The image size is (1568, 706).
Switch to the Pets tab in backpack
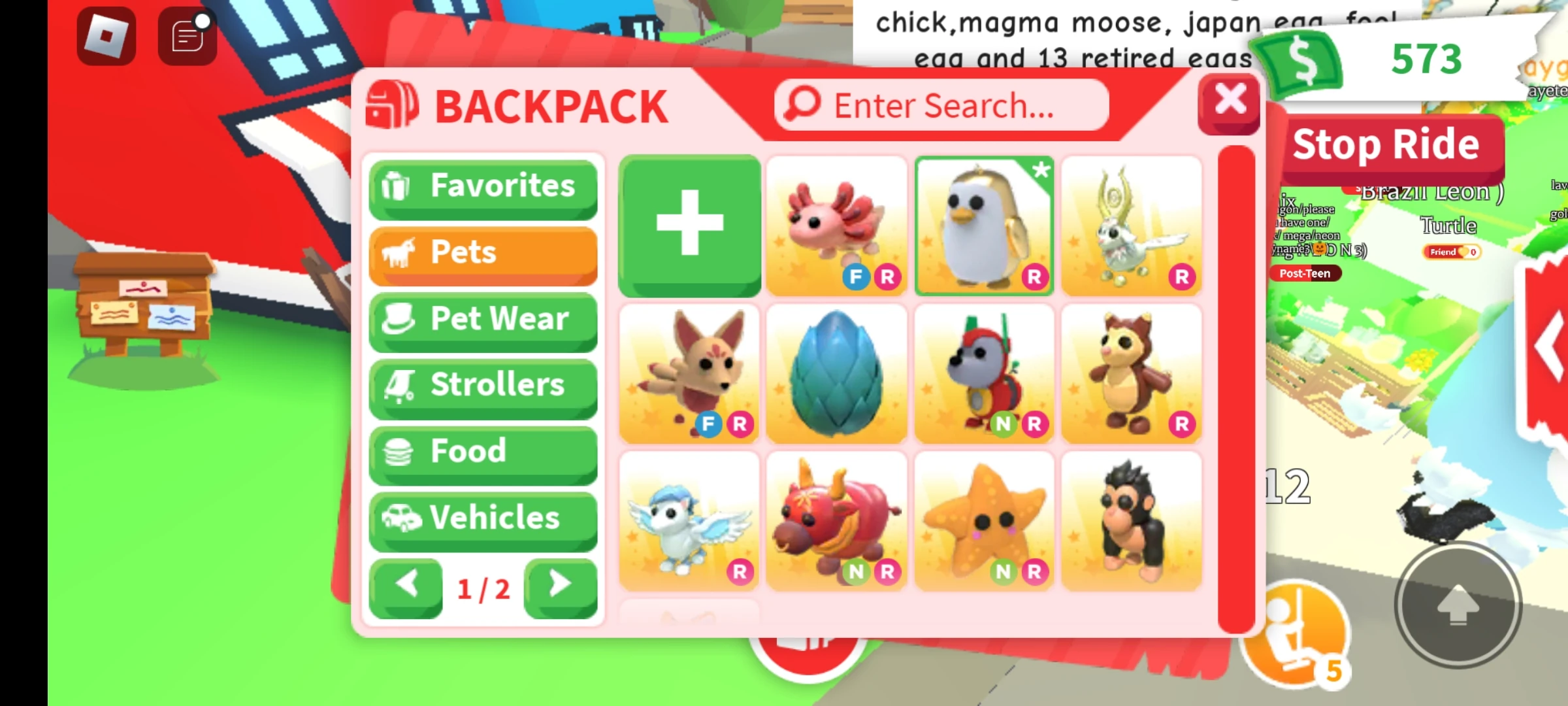click(482, 254)
